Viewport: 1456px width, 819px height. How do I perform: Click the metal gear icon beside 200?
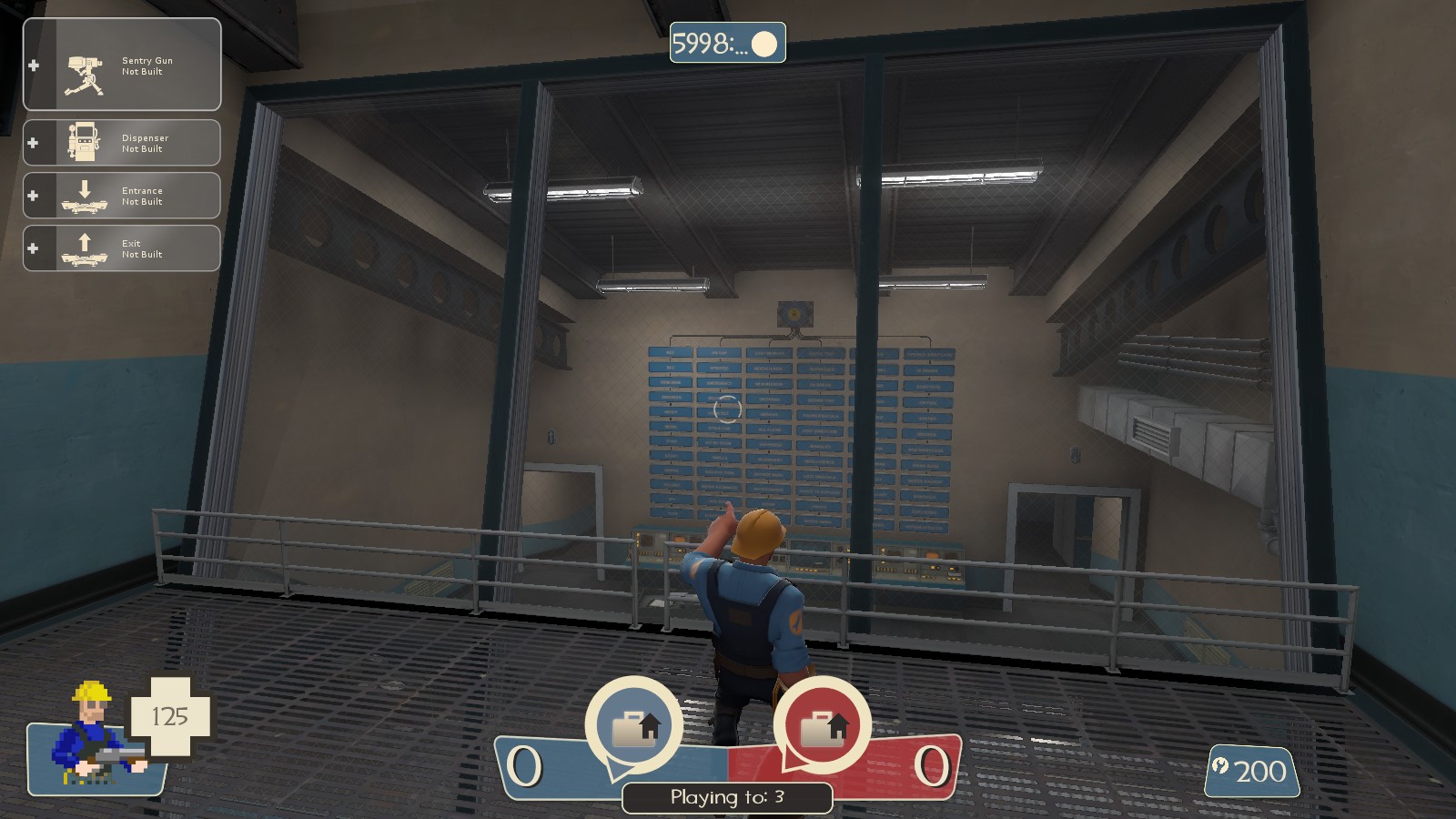(1219, 767)
